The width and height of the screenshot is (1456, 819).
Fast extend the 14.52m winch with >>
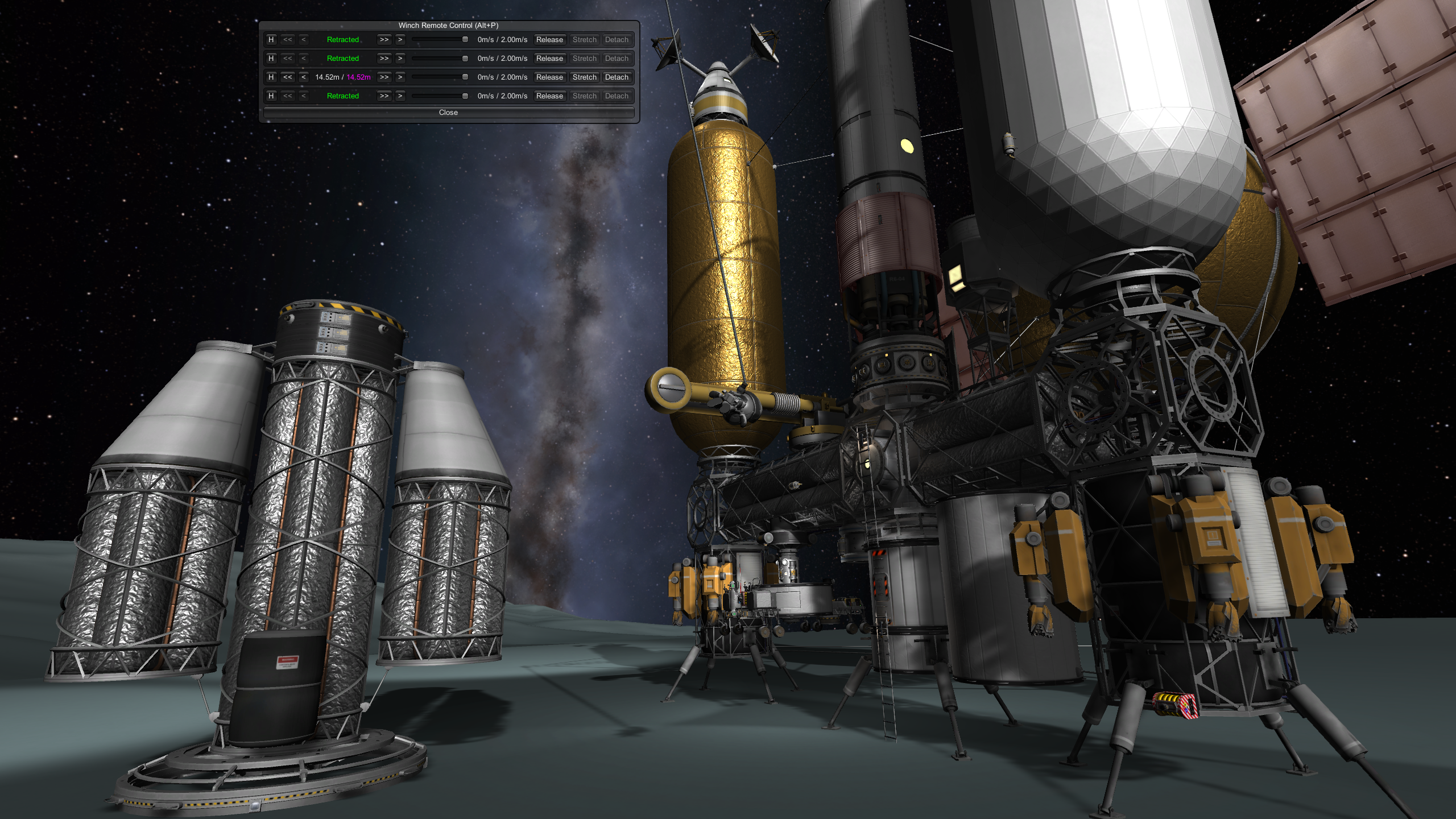(384, 77)
